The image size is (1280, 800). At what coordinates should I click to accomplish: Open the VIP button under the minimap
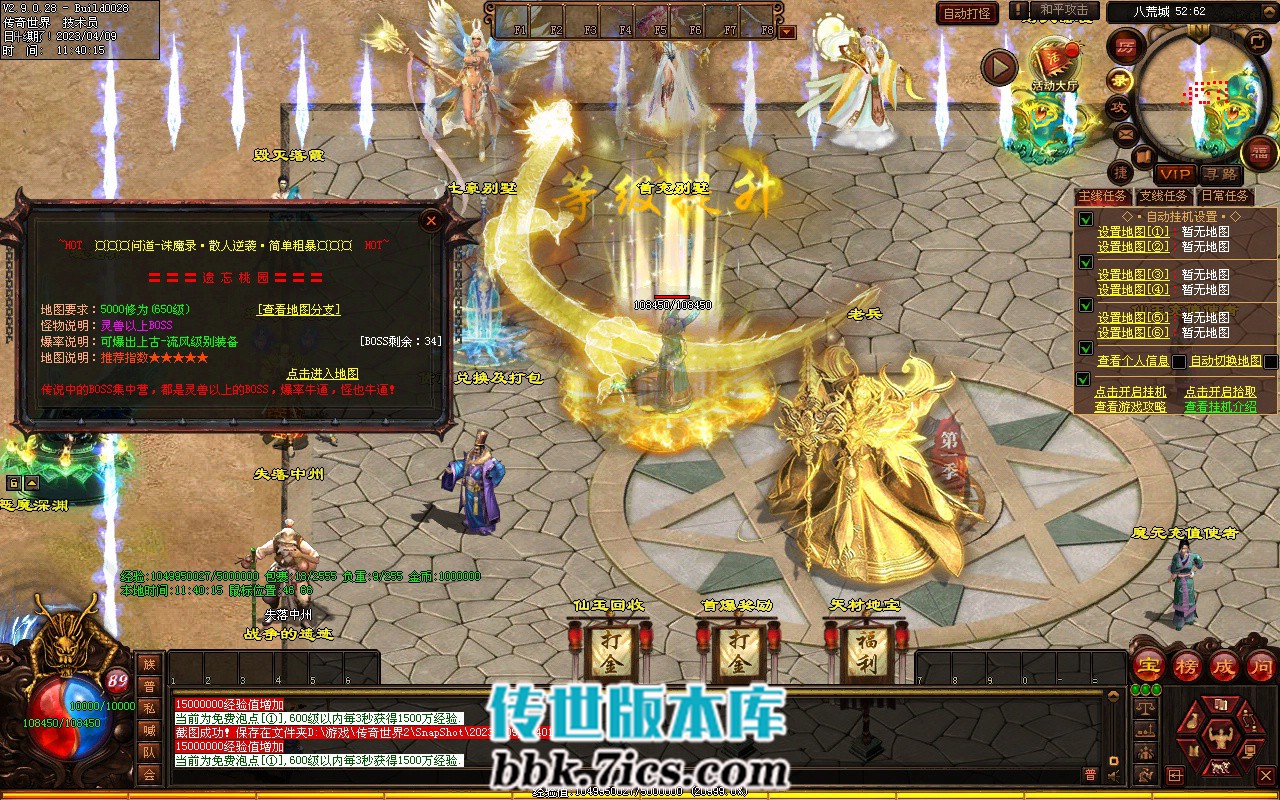[1174, 173]
